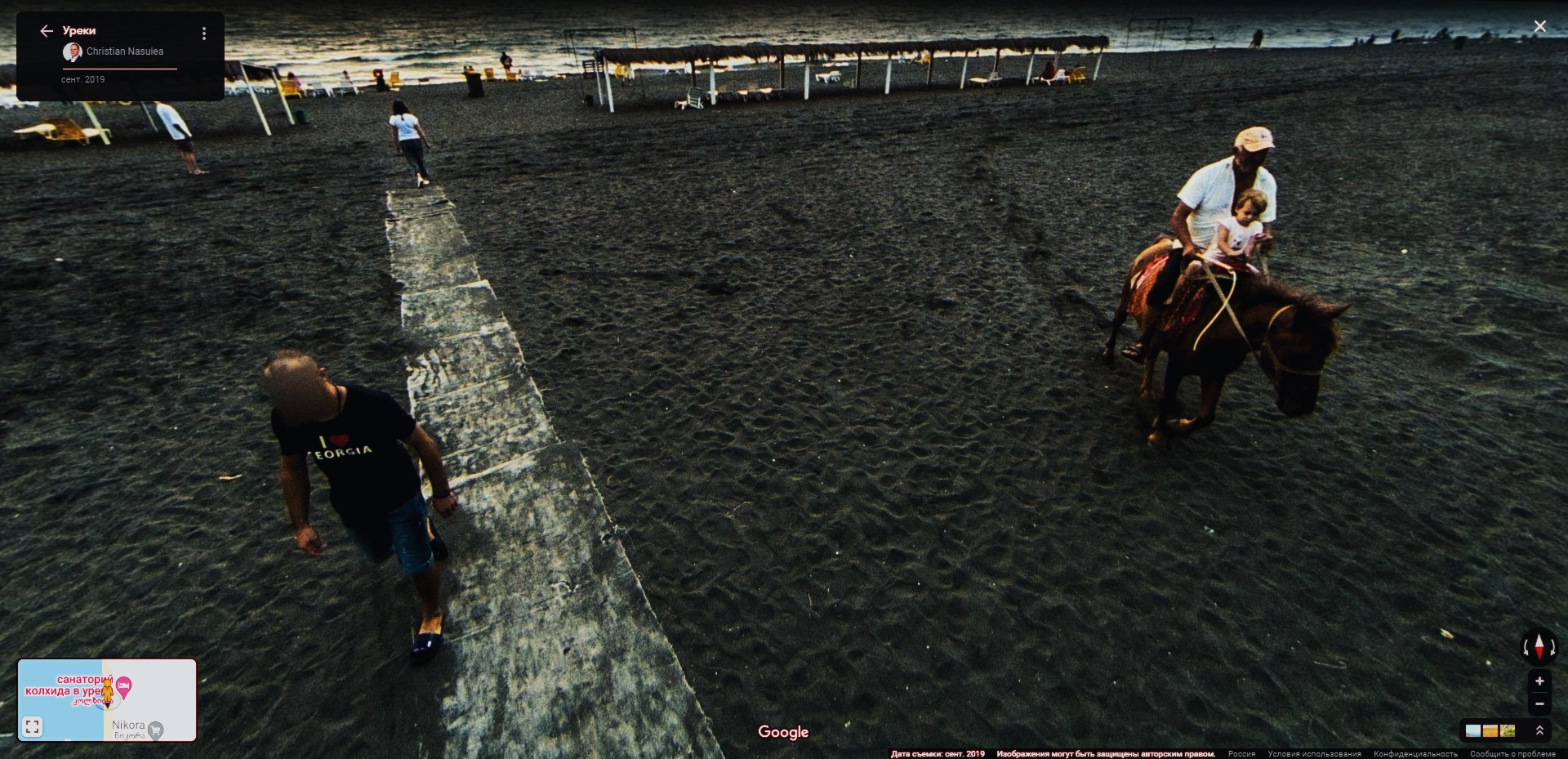Click the Google logo
This screenshot has height=759, width=1568.
pos(783,732)
